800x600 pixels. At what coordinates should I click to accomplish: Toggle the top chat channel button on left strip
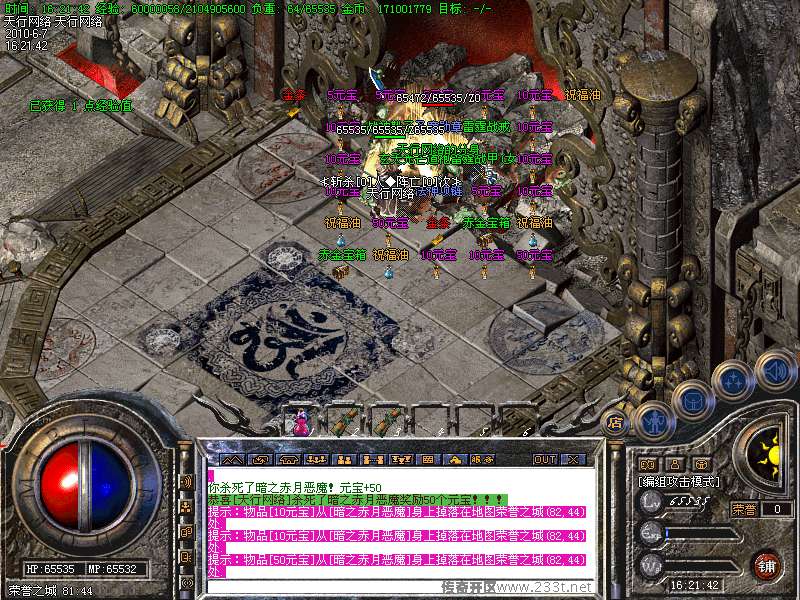[x=187, y=481]
